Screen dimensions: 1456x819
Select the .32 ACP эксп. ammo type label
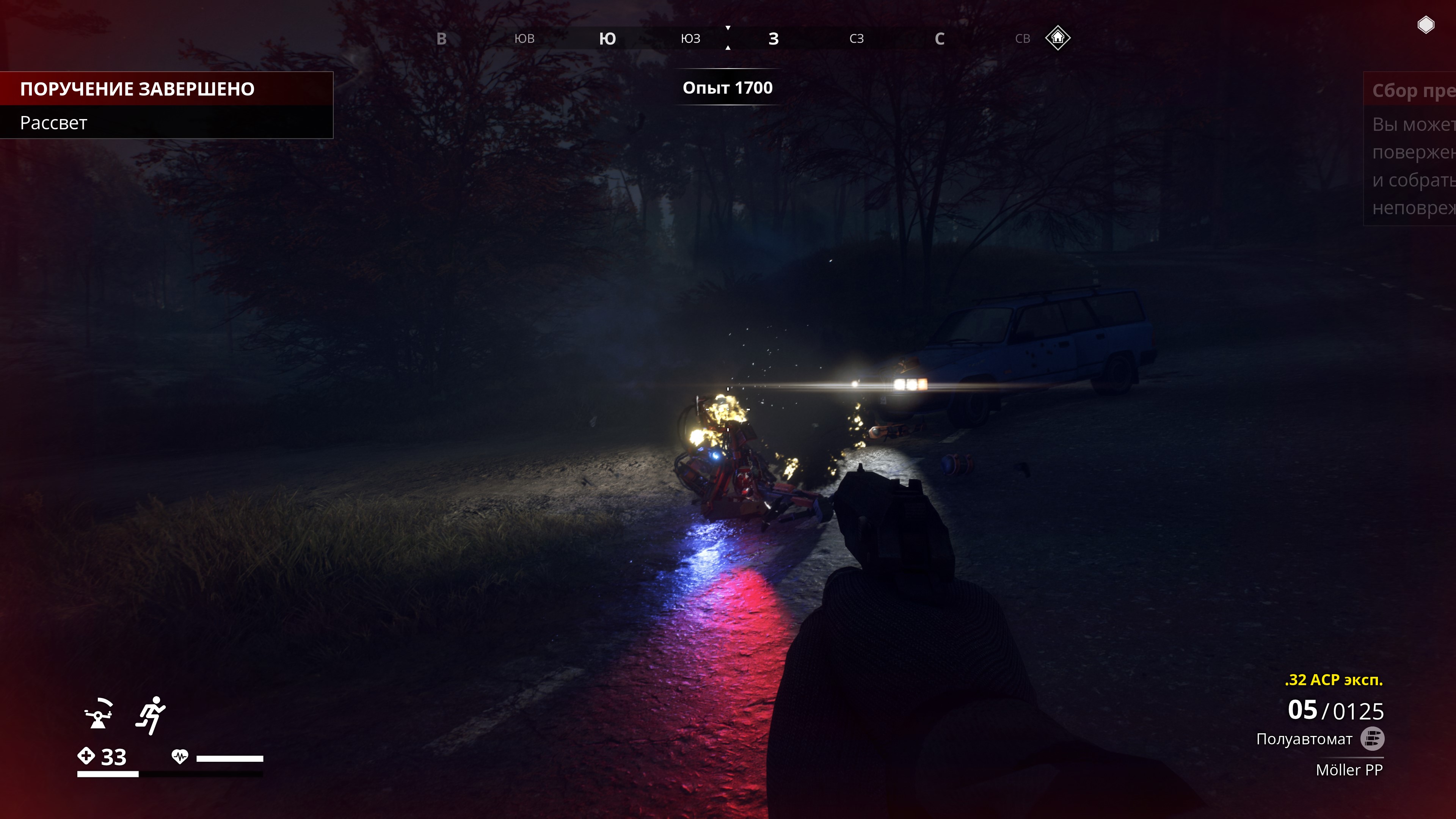pyautogui.click(x=1334, y=680)
